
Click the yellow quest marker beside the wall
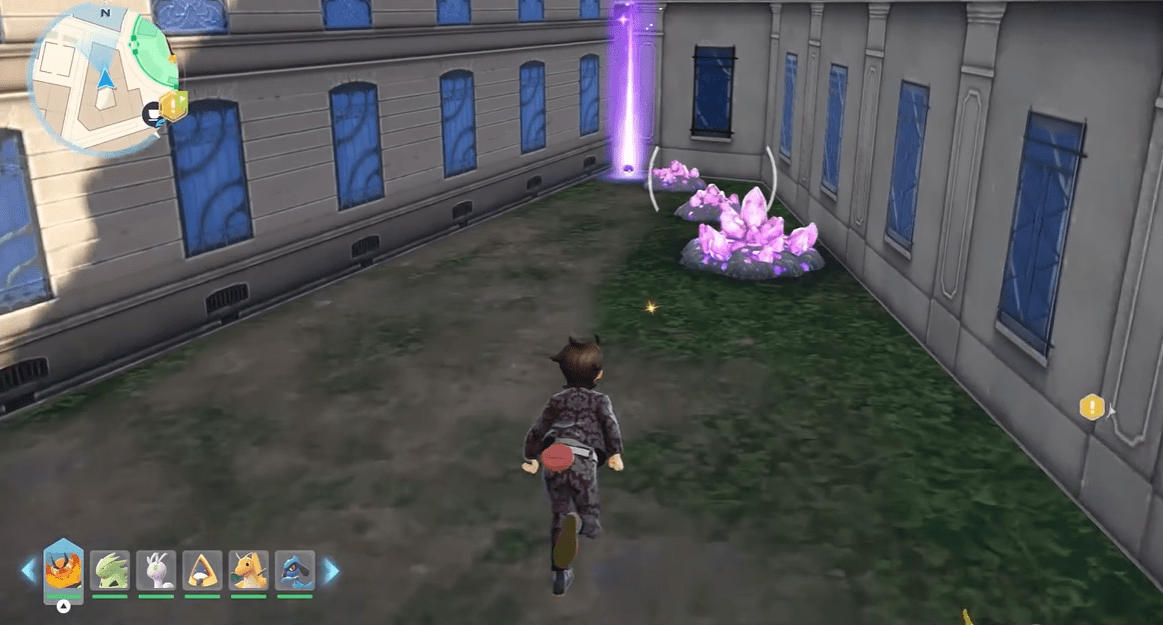pyautogui.click(x=1091, y=407)
